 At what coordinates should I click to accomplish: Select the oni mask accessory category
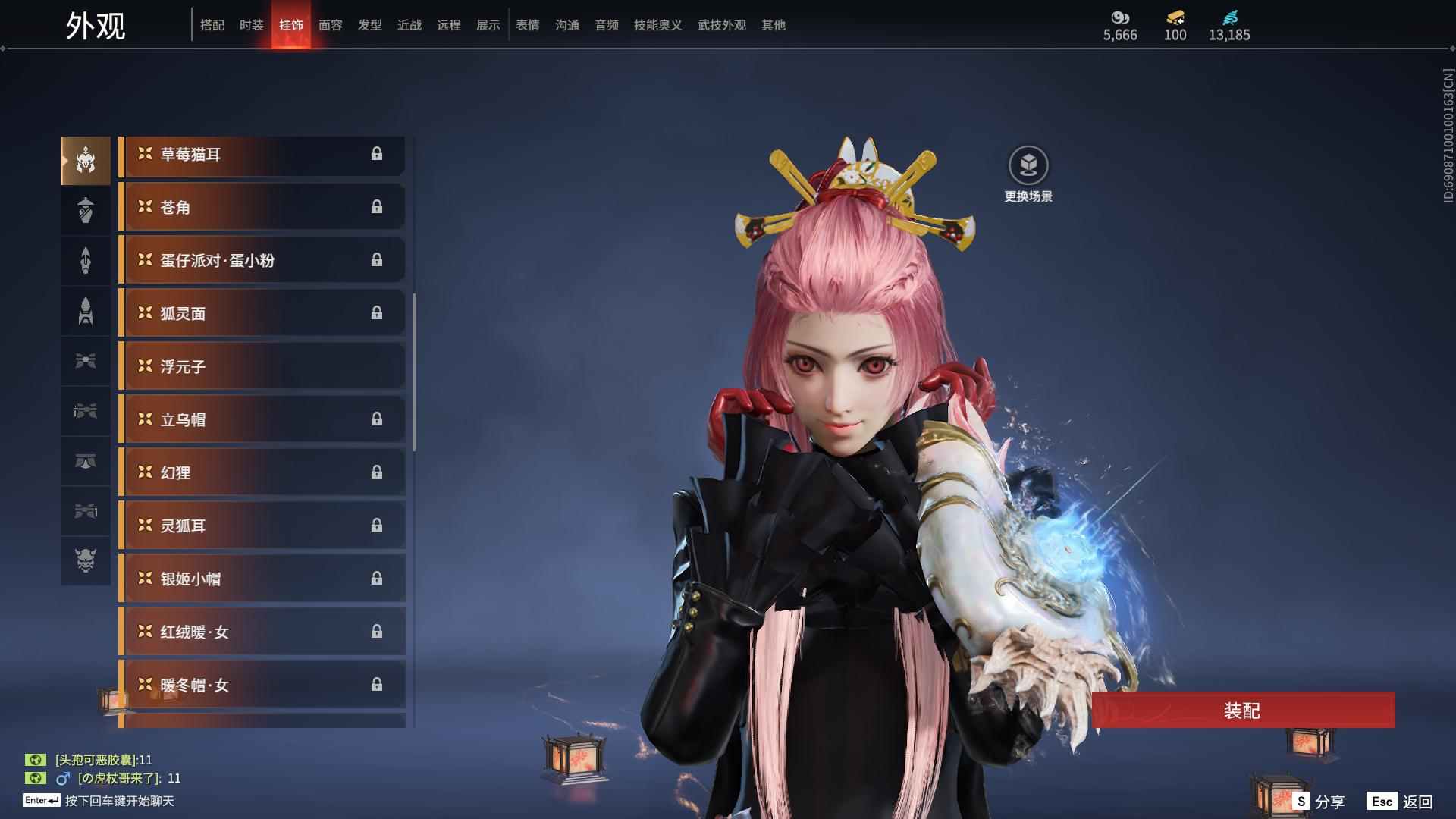(86, 560)
